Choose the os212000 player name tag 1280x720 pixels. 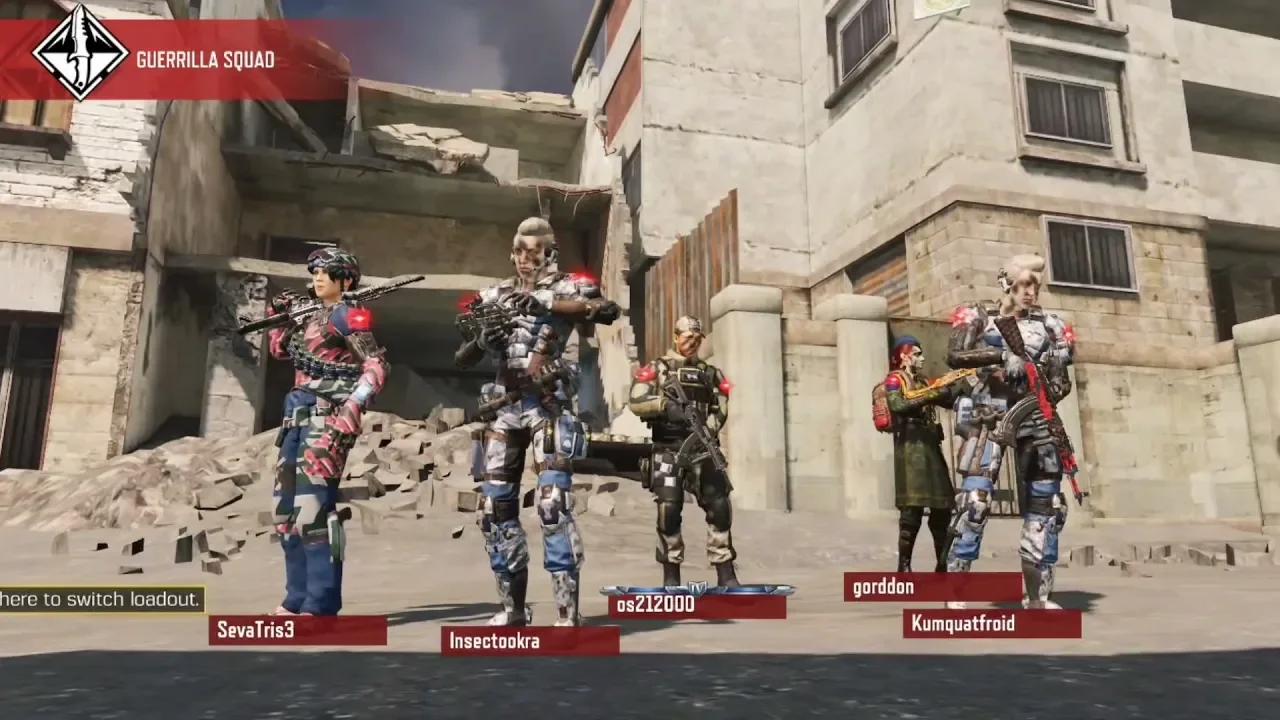(x=696, y=605)
